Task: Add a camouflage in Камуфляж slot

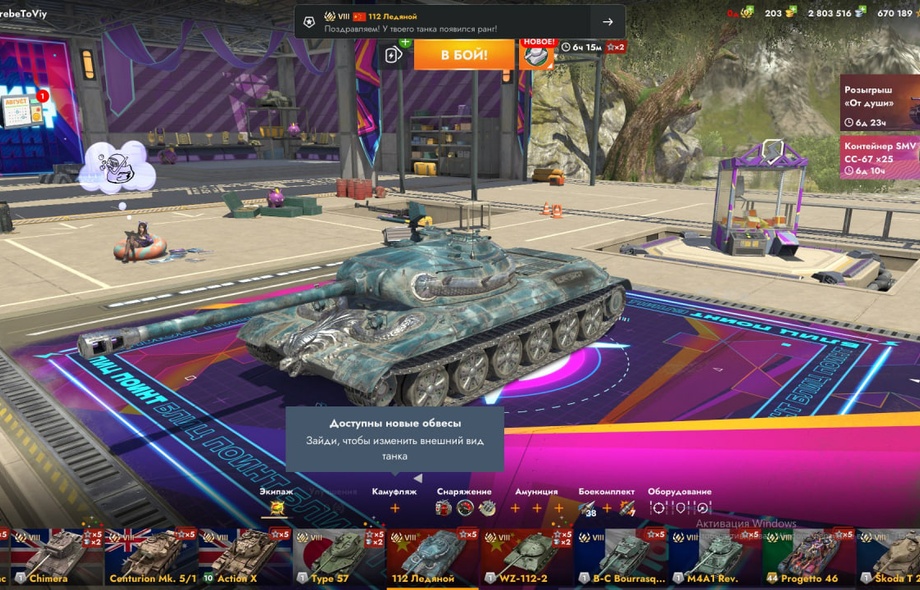Action: point(394,508)
